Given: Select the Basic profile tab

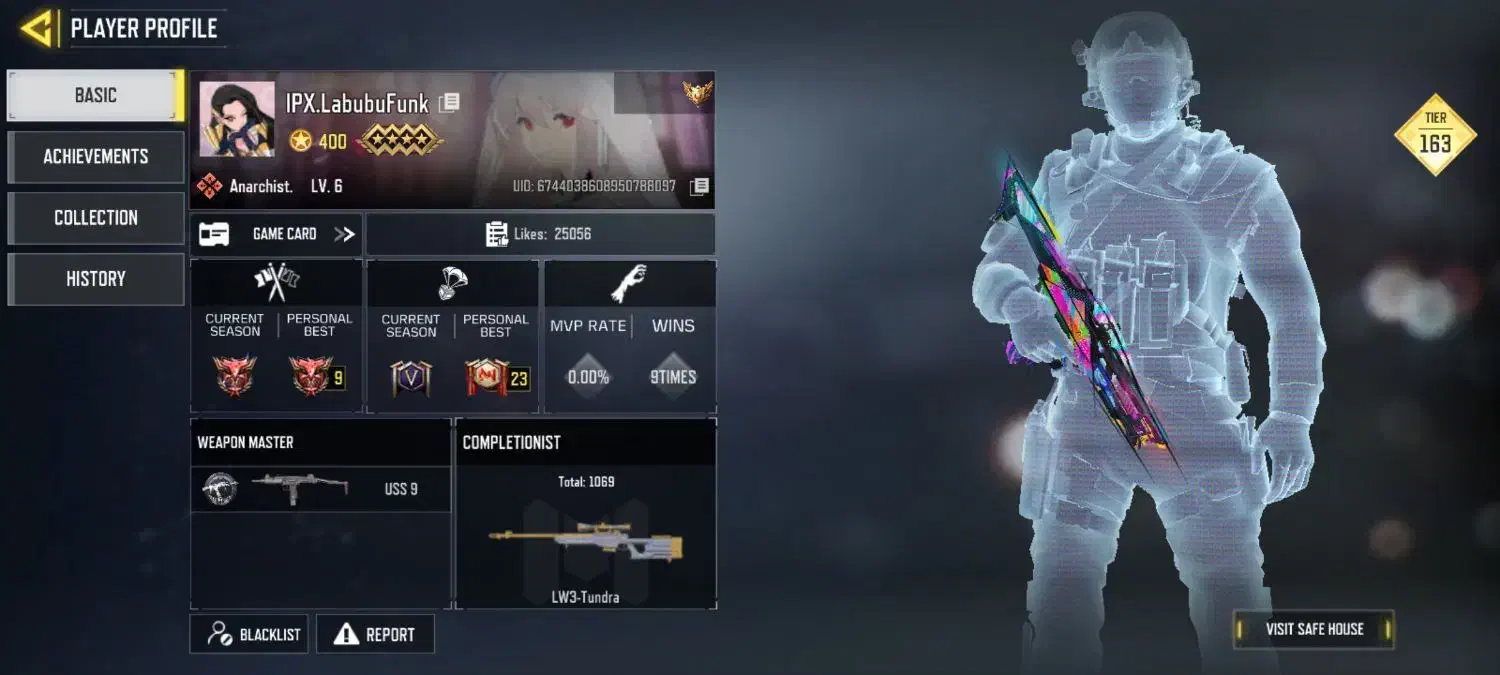Looking at the screenshot, I should click(96, 96).
